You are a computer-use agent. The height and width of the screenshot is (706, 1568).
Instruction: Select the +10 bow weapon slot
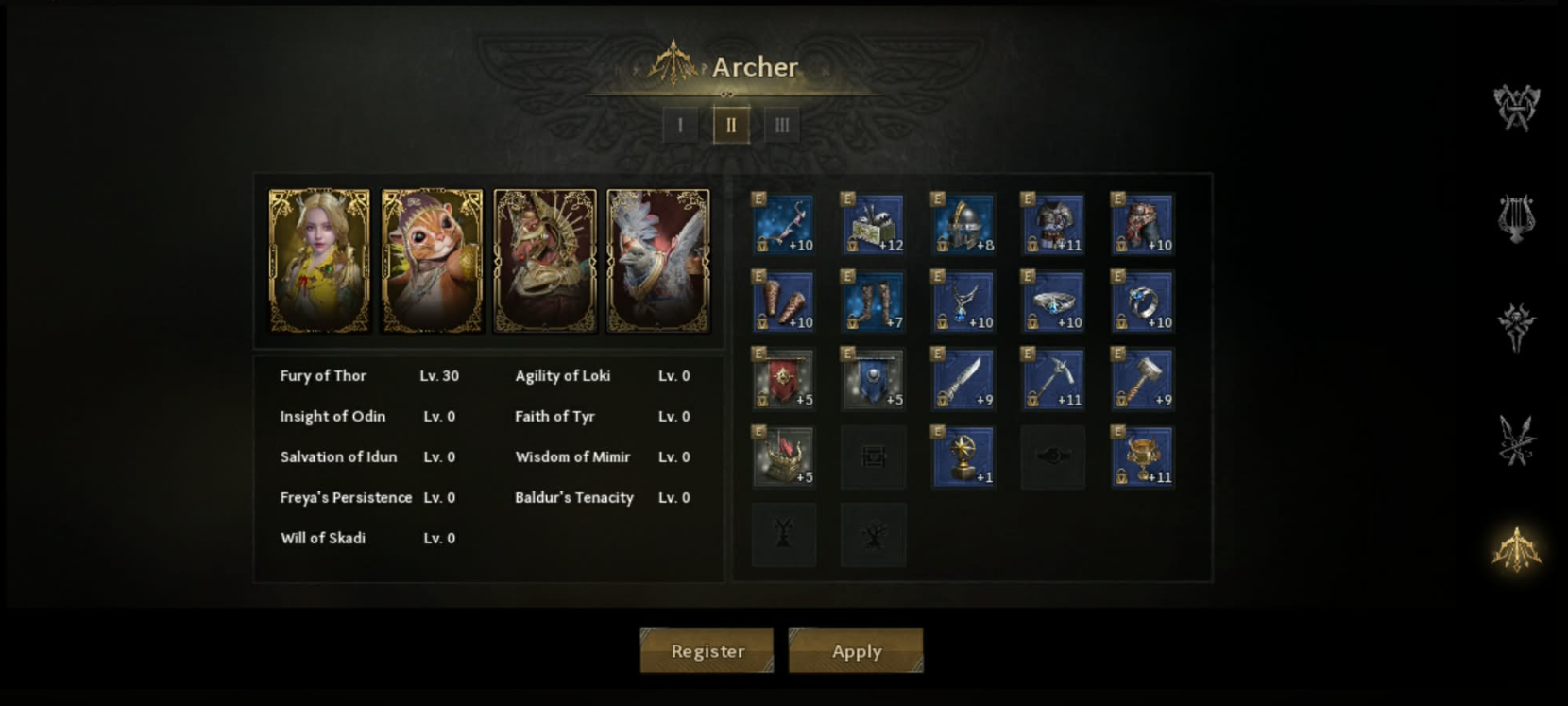[783, 225]
